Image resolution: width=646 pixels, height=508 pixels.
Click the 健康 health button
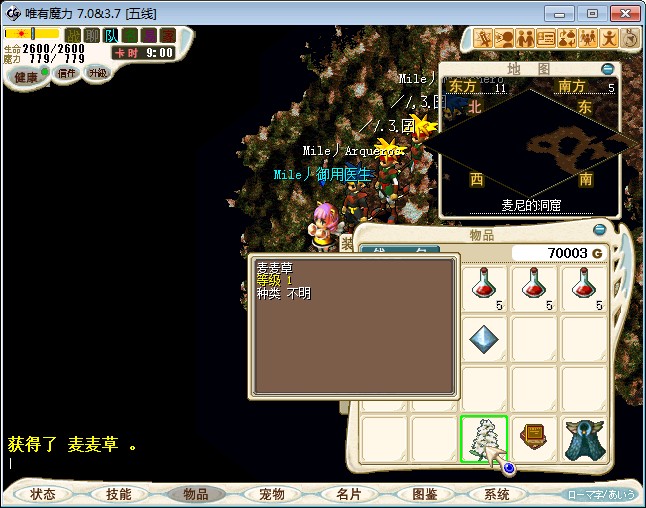(26, 77)
